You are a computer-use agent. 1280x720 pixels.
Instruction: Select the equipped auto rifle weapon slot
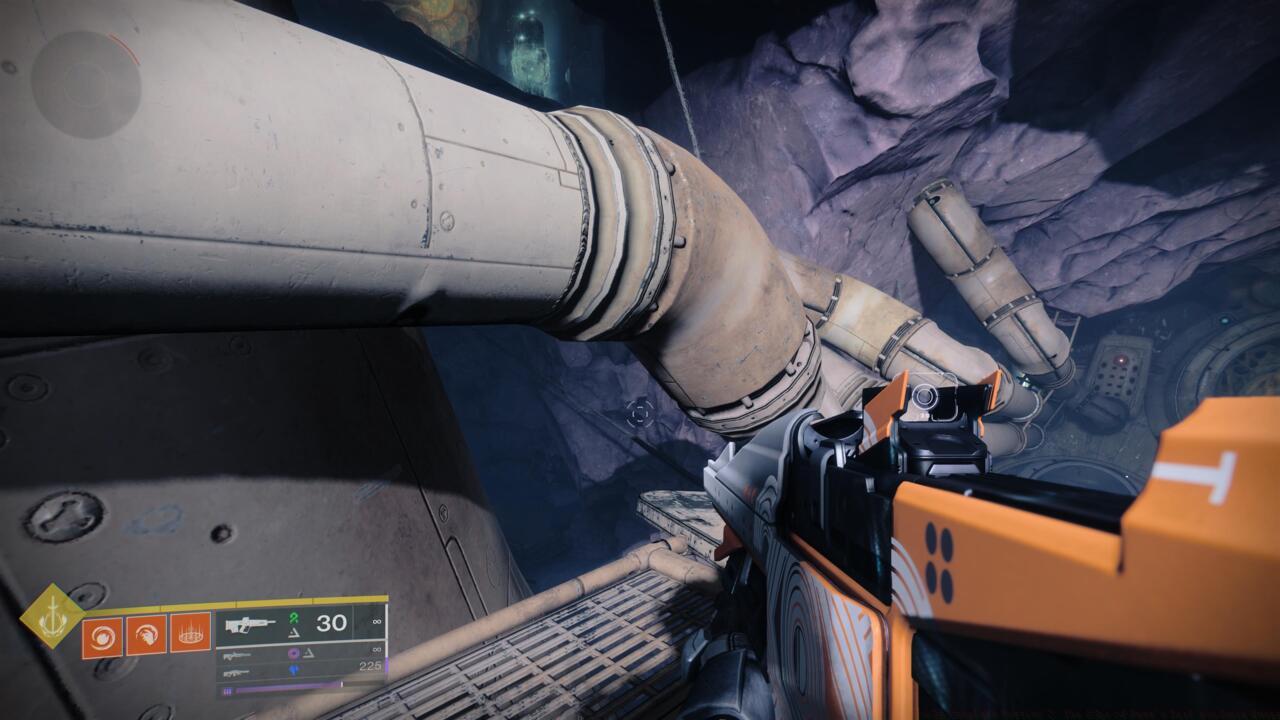pyautogui.click(x=251, y=624)
